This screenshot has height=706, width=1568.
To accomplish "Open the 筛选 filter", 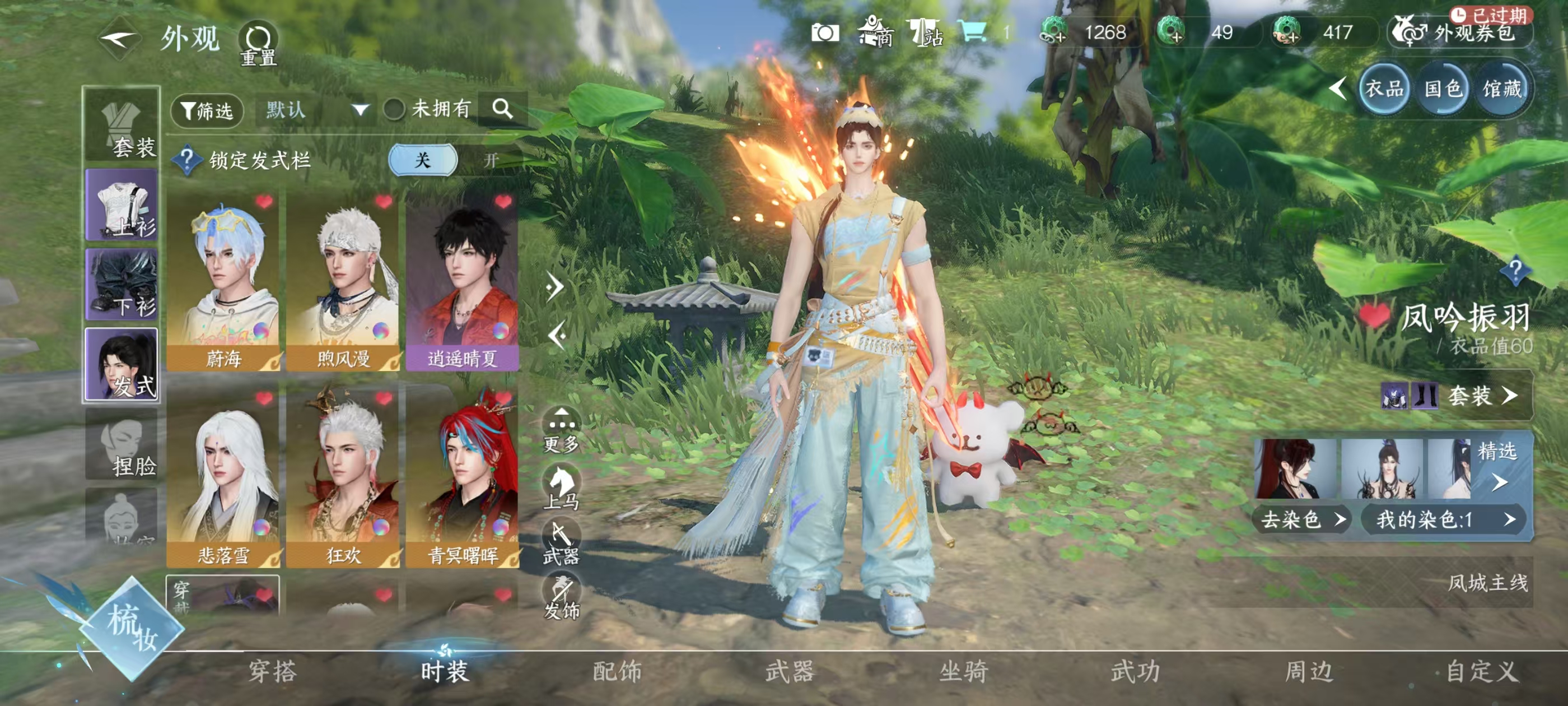I will click(x=207, y=111).
